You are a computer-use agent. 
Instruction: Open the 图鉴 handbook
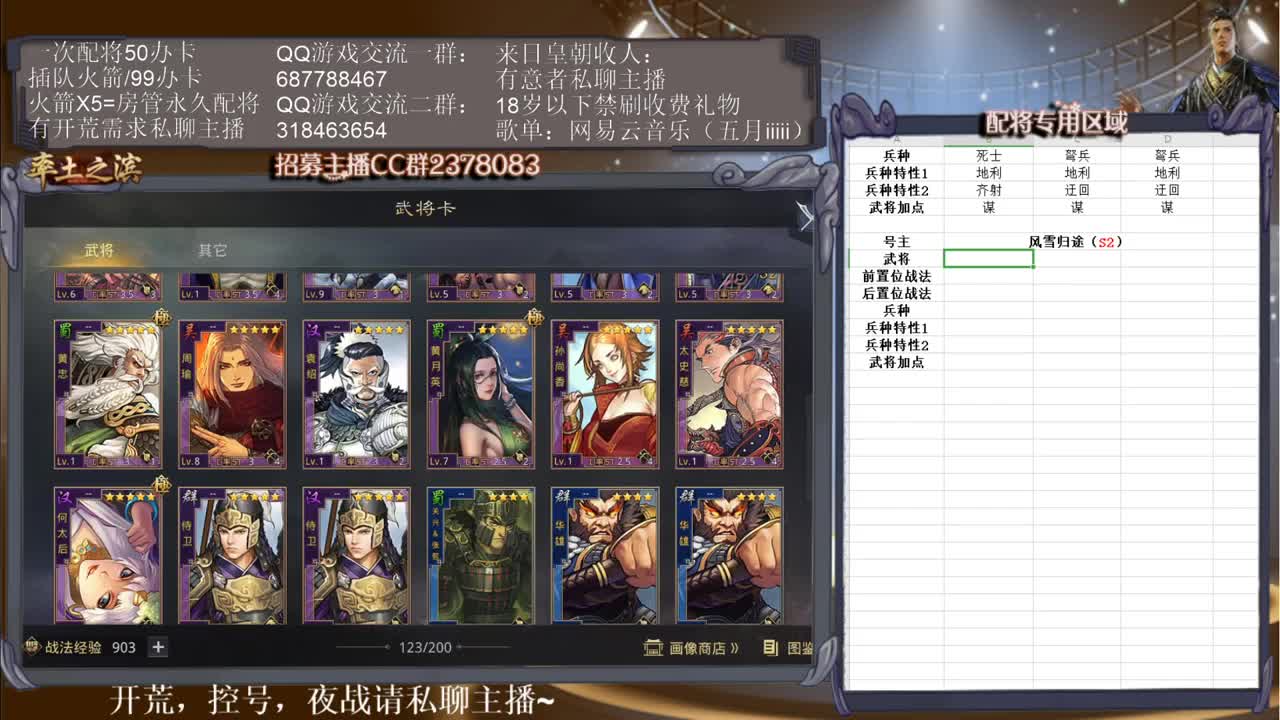coord(800,648)
